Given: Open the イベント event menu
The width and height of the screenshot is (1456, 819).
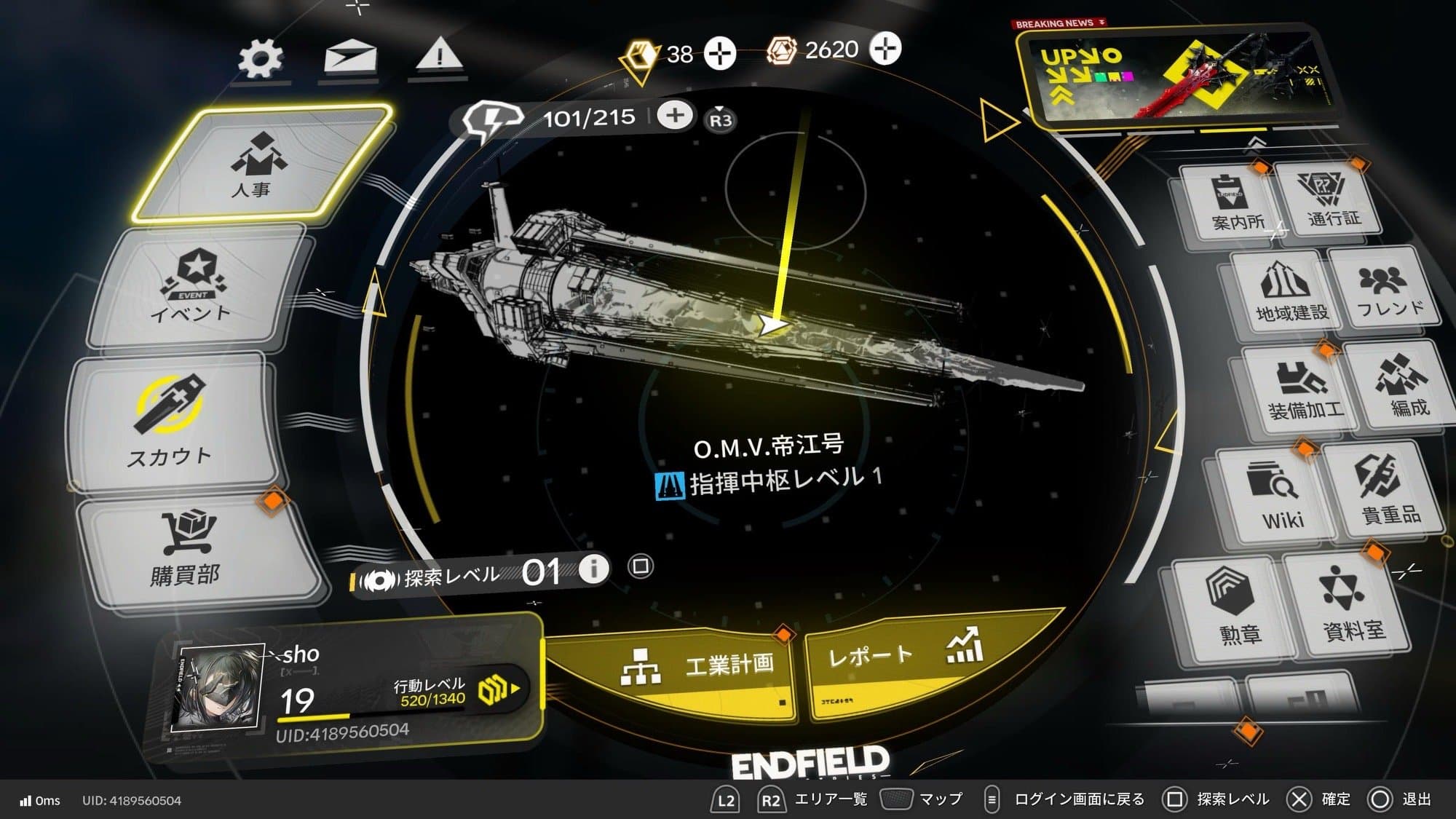Looking at the screenshot, I should pyautogui.click(x=195, y=290).
